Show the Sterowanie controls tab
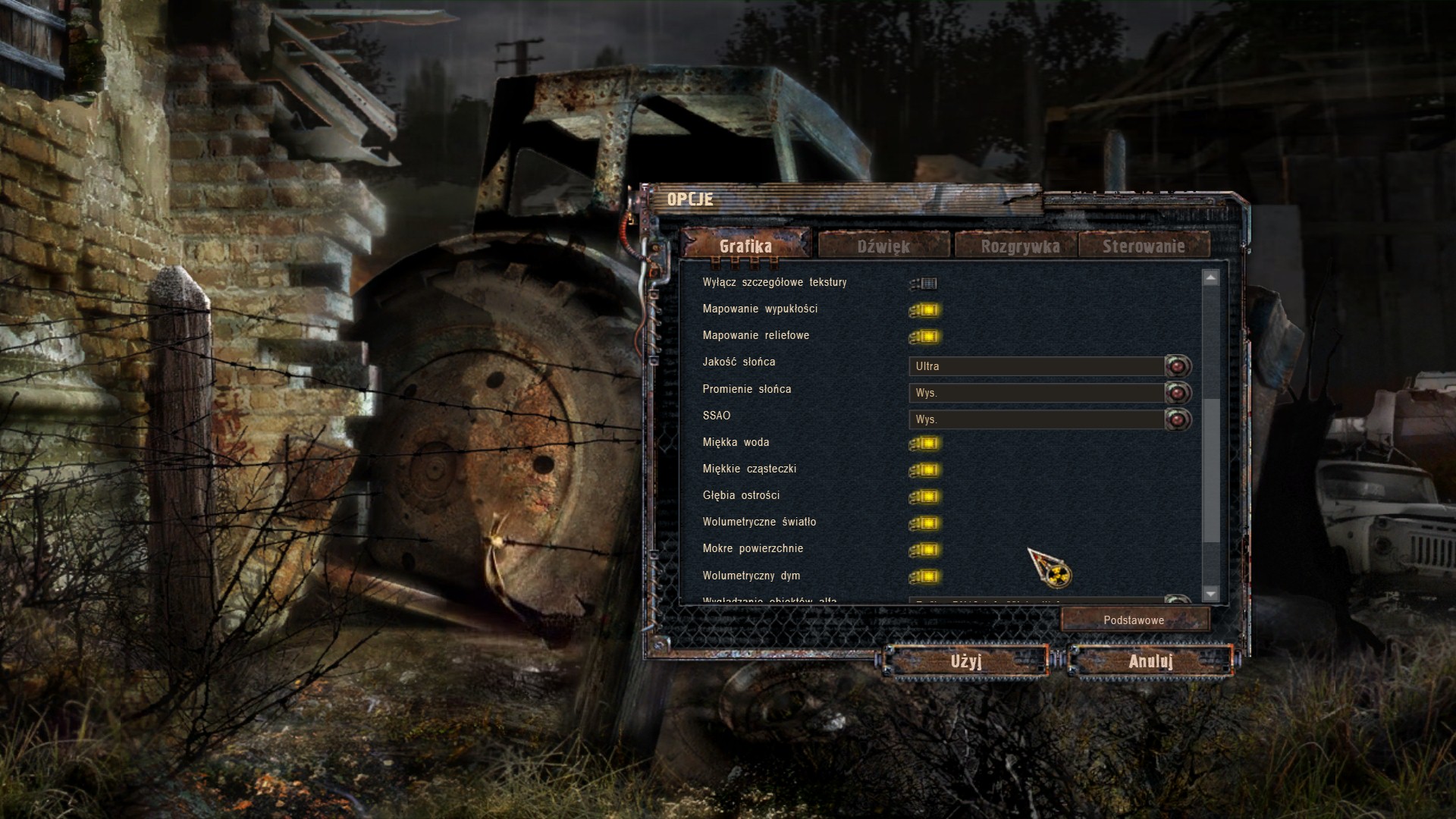This screenshot has height=819, width=1456. coord(1144,246)
